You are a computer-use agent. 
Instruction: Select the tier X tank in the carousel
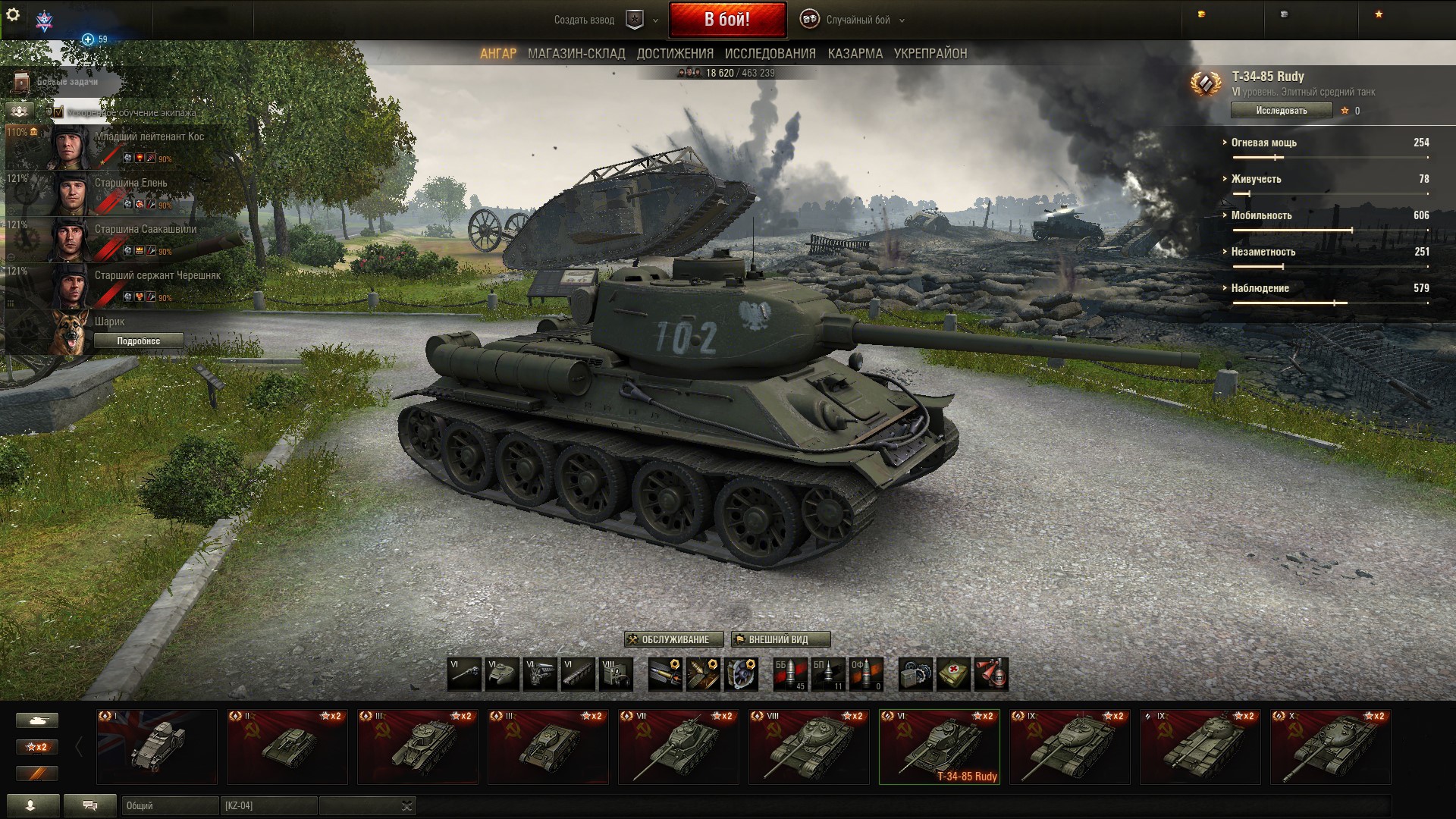click(1330, 747)
